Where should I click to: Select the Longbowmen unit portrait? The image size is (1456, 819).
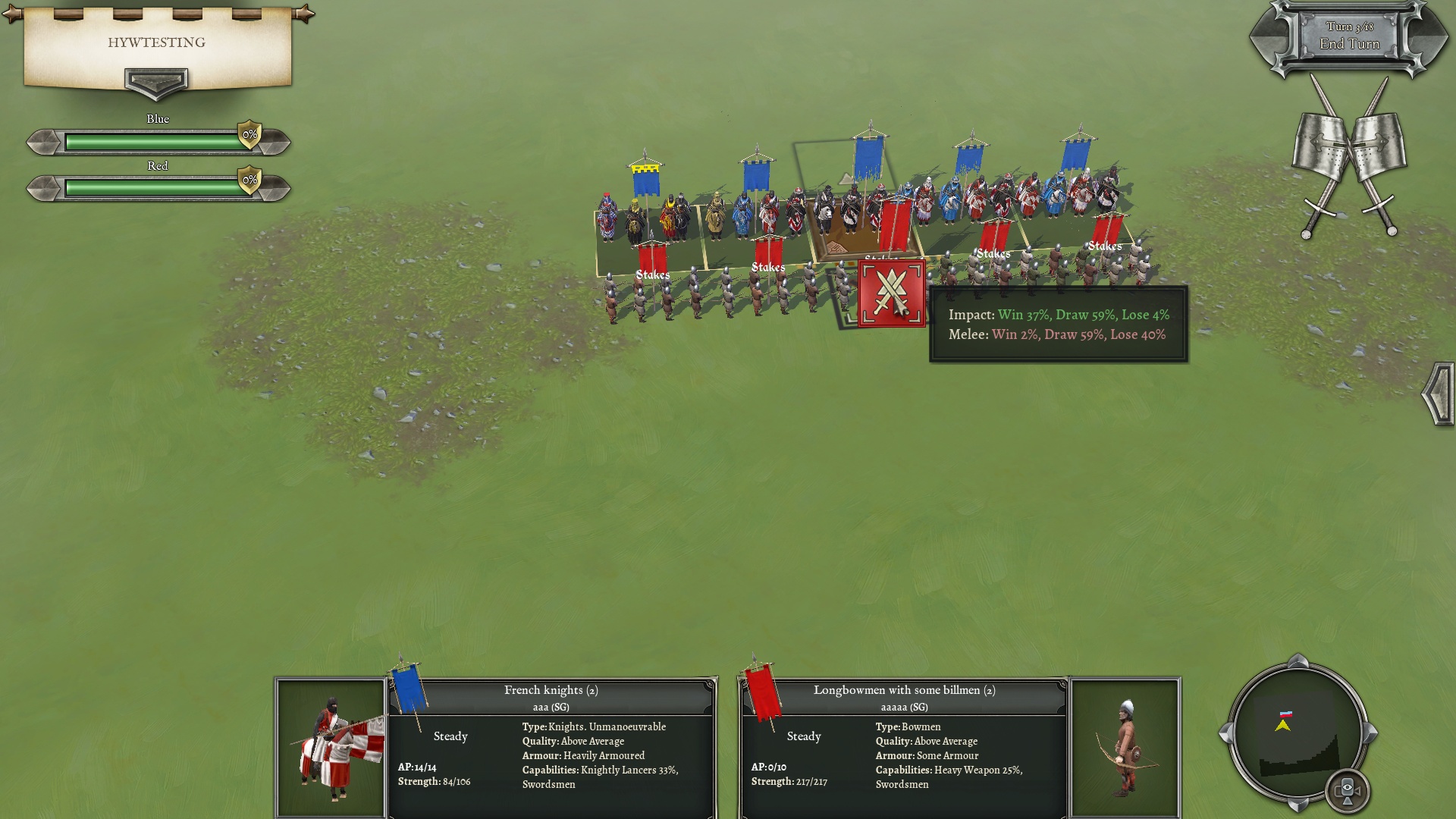(x=1125, y=748)
